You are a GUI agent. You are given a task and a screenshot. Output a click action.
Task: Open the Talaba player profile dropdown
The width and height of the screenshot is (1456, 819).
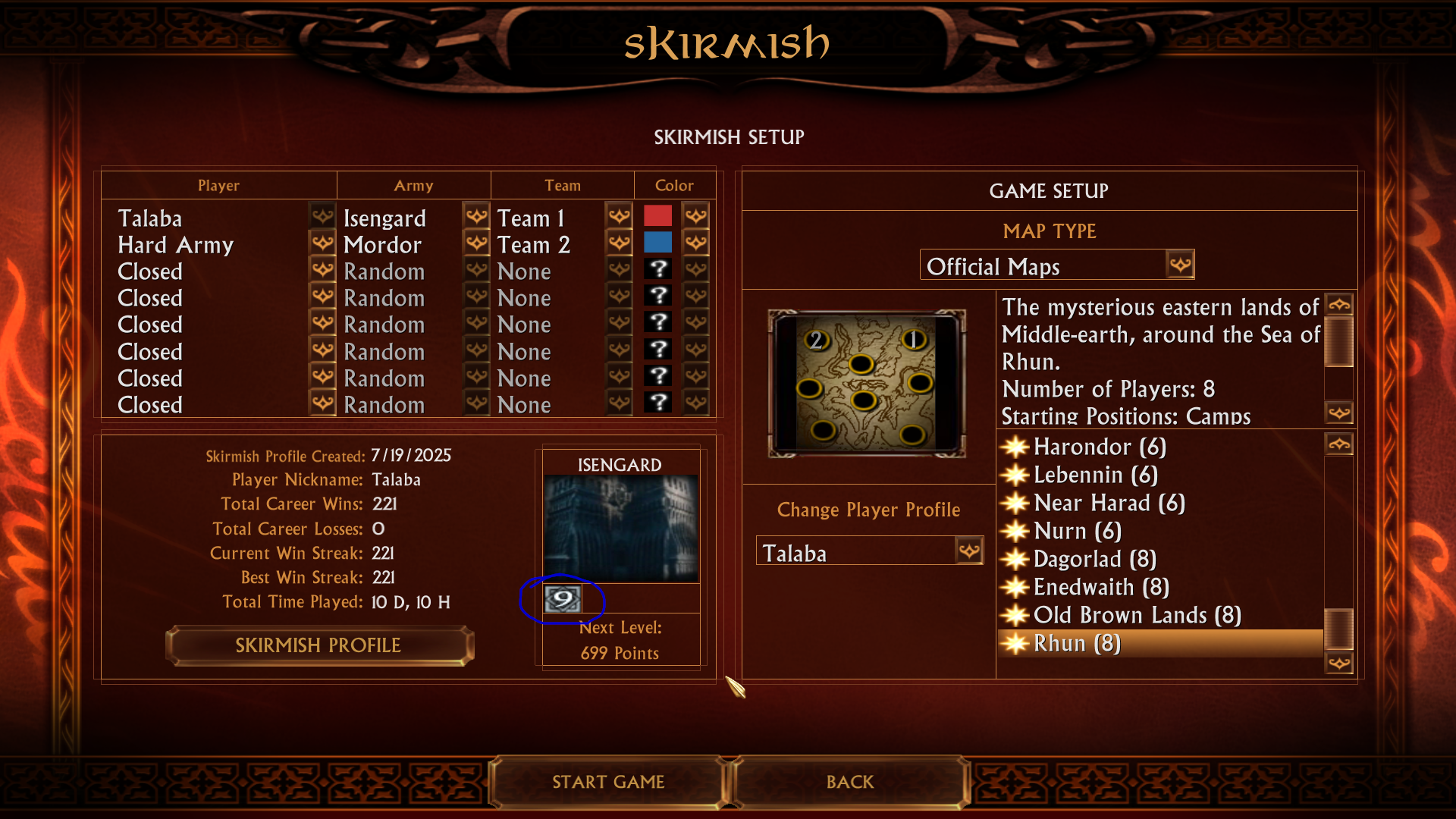[x=969, y=551]
